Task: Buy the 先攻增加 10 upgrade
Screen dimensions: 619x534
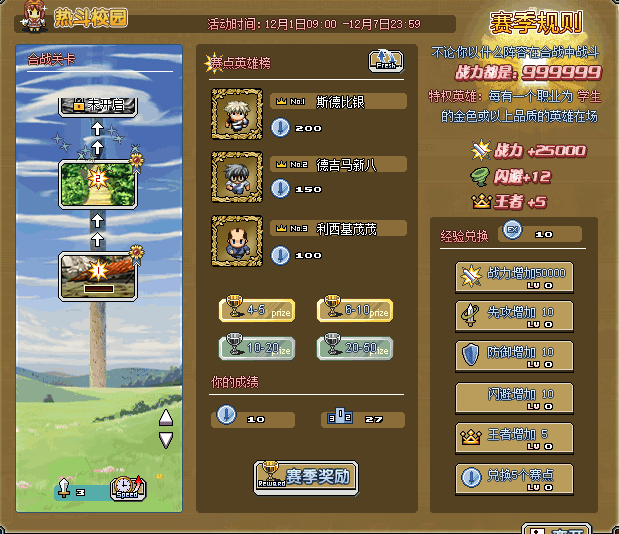Action: (x=514, y=316)
